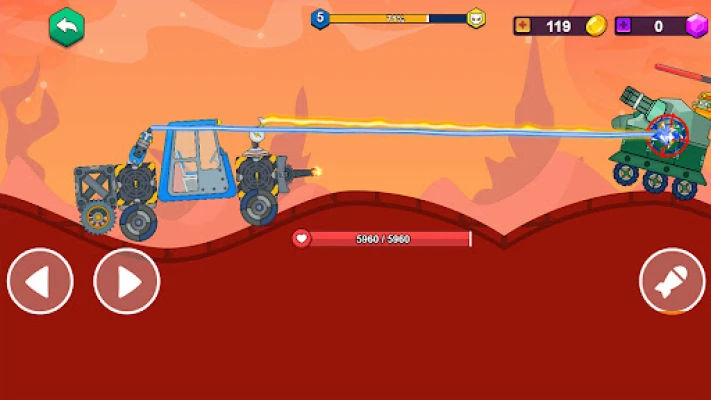Add coins with the orange plus button
711x400 pixels.
(523, 26)
